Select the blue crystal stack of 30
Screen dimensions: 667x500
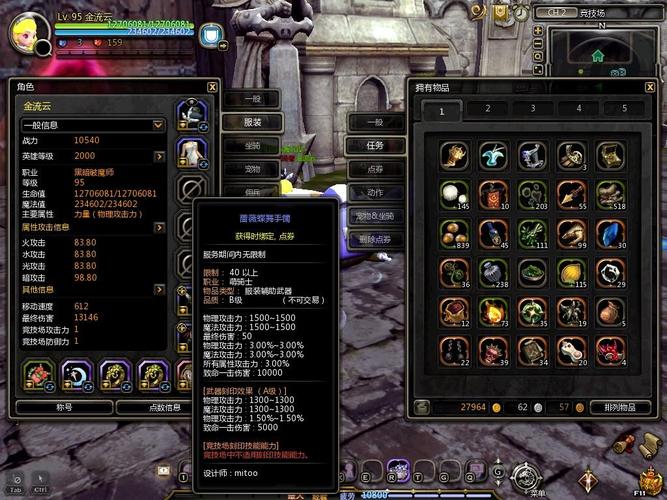coord(610,232)
